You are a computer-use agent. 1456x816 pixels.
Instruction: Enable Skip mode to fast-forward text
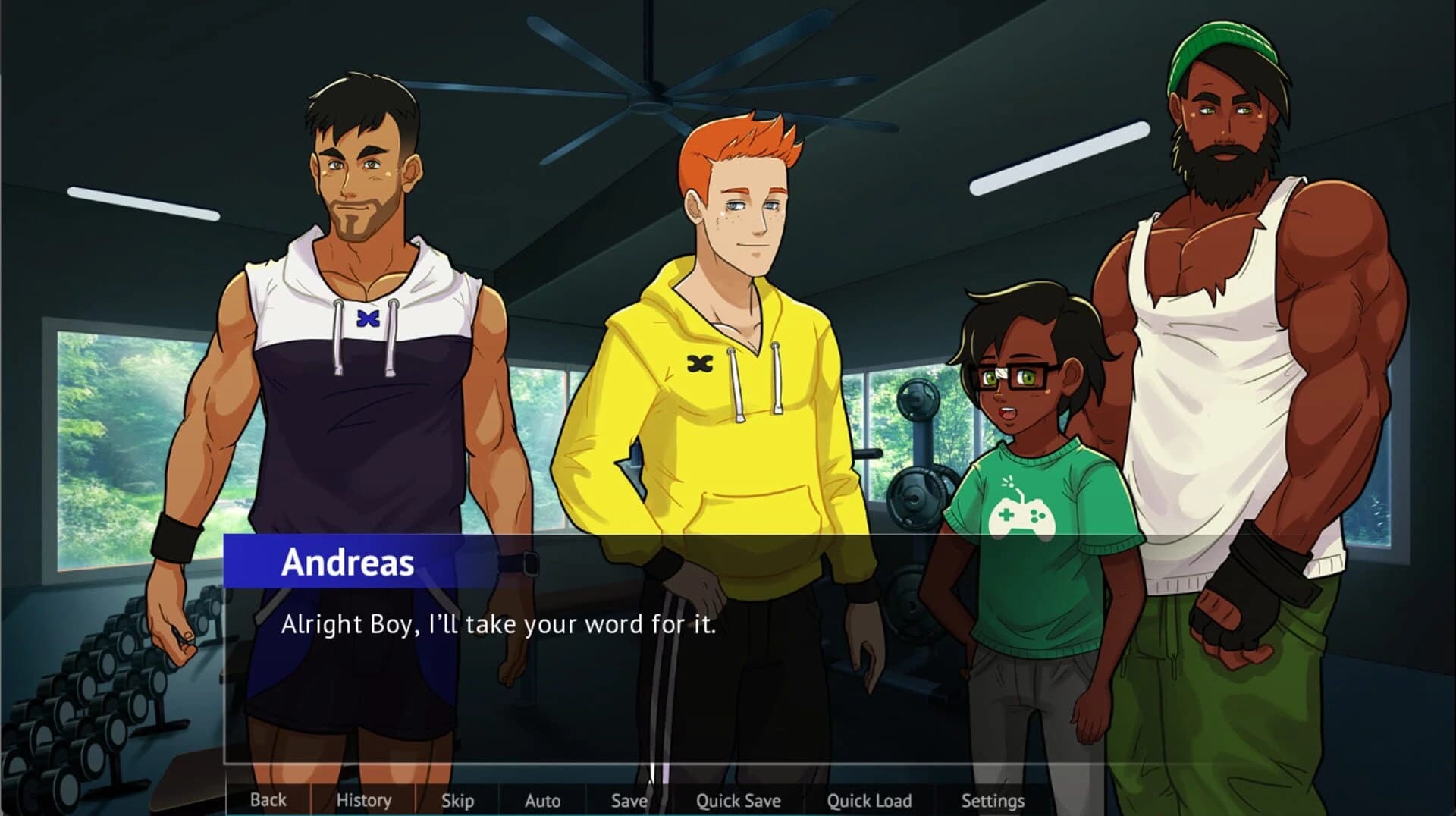458,800
